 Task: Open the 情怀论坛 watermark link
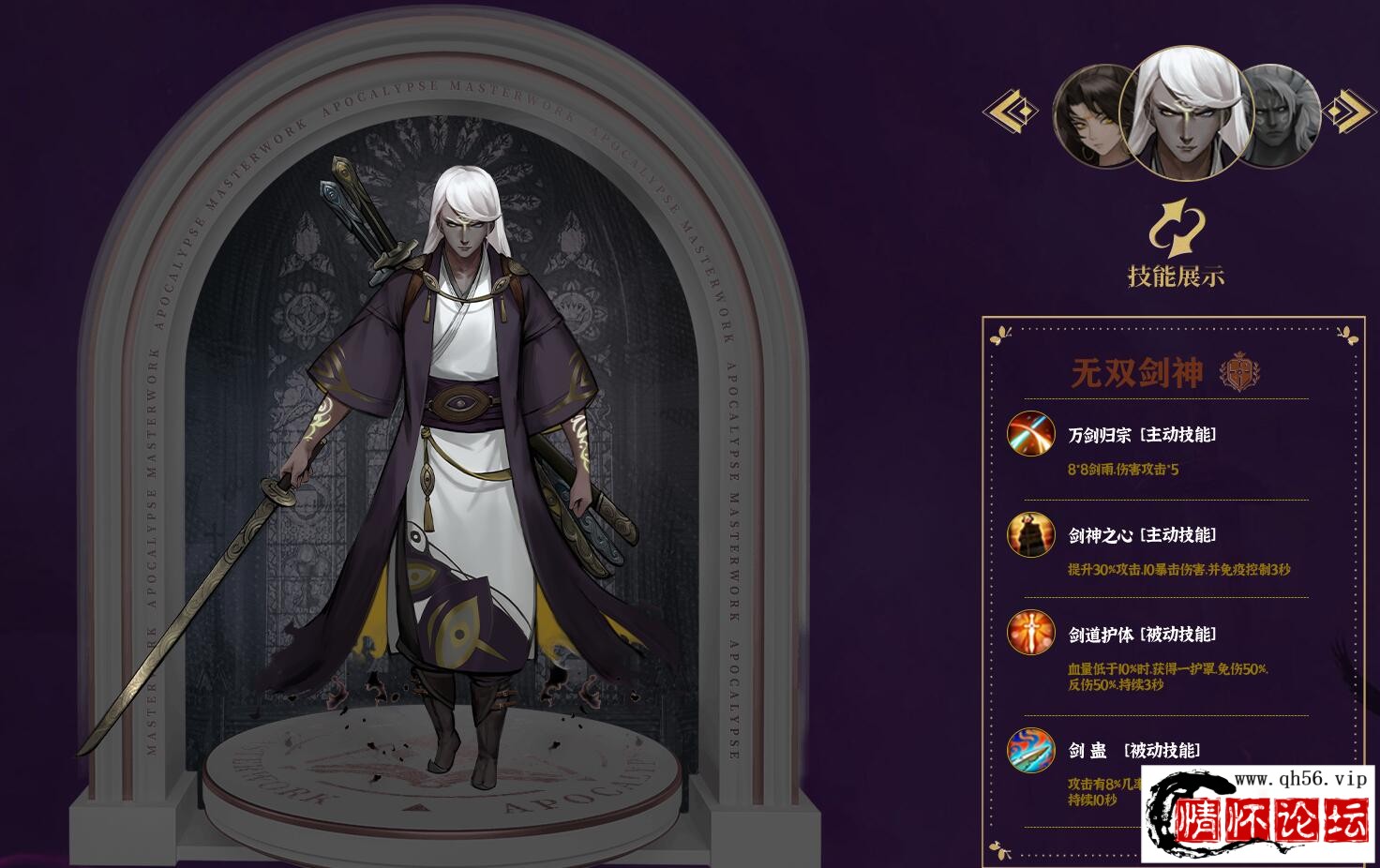pos(1260,815)
